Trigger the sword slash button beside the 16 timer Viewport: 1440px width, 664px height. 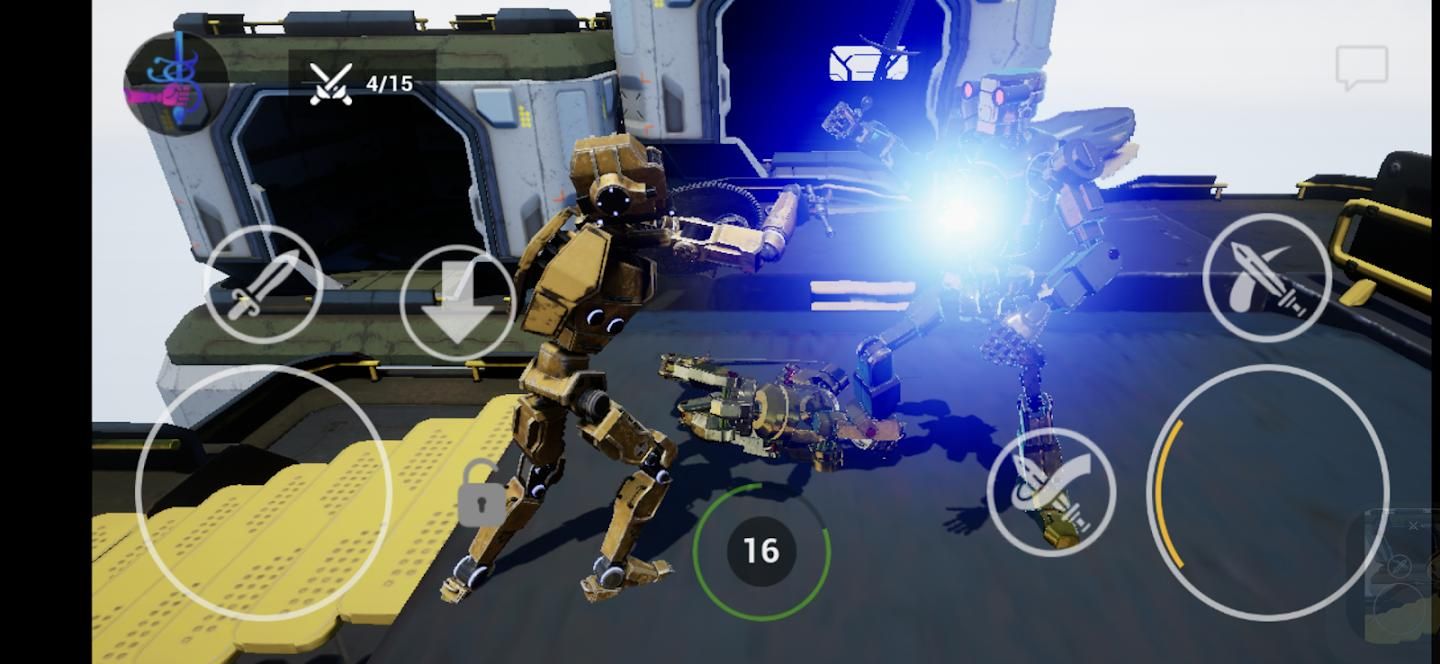pyautogui.click(x=1051, y=491)
